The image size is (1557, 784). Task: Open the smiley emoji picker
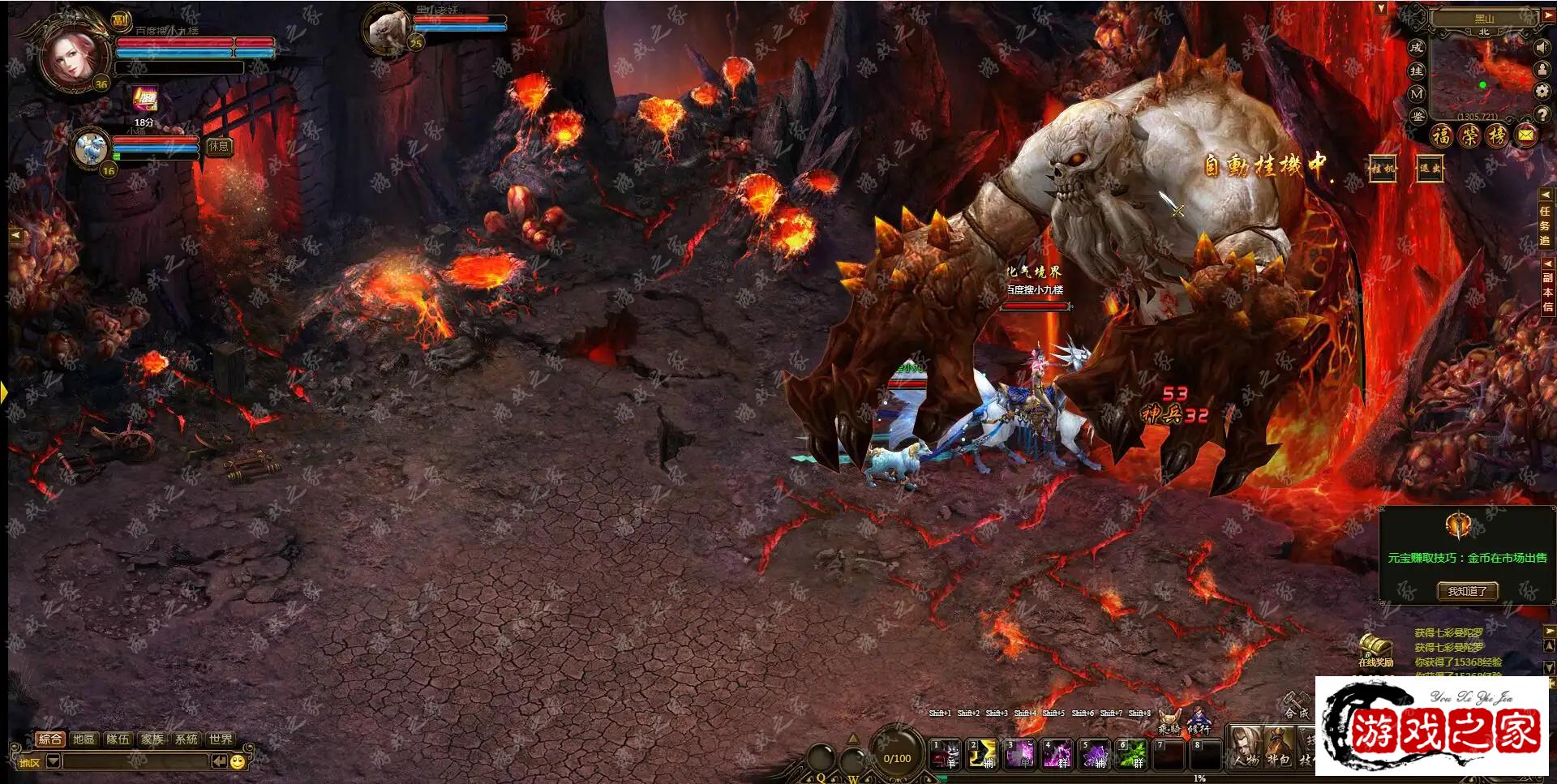(x=238, y=761)
